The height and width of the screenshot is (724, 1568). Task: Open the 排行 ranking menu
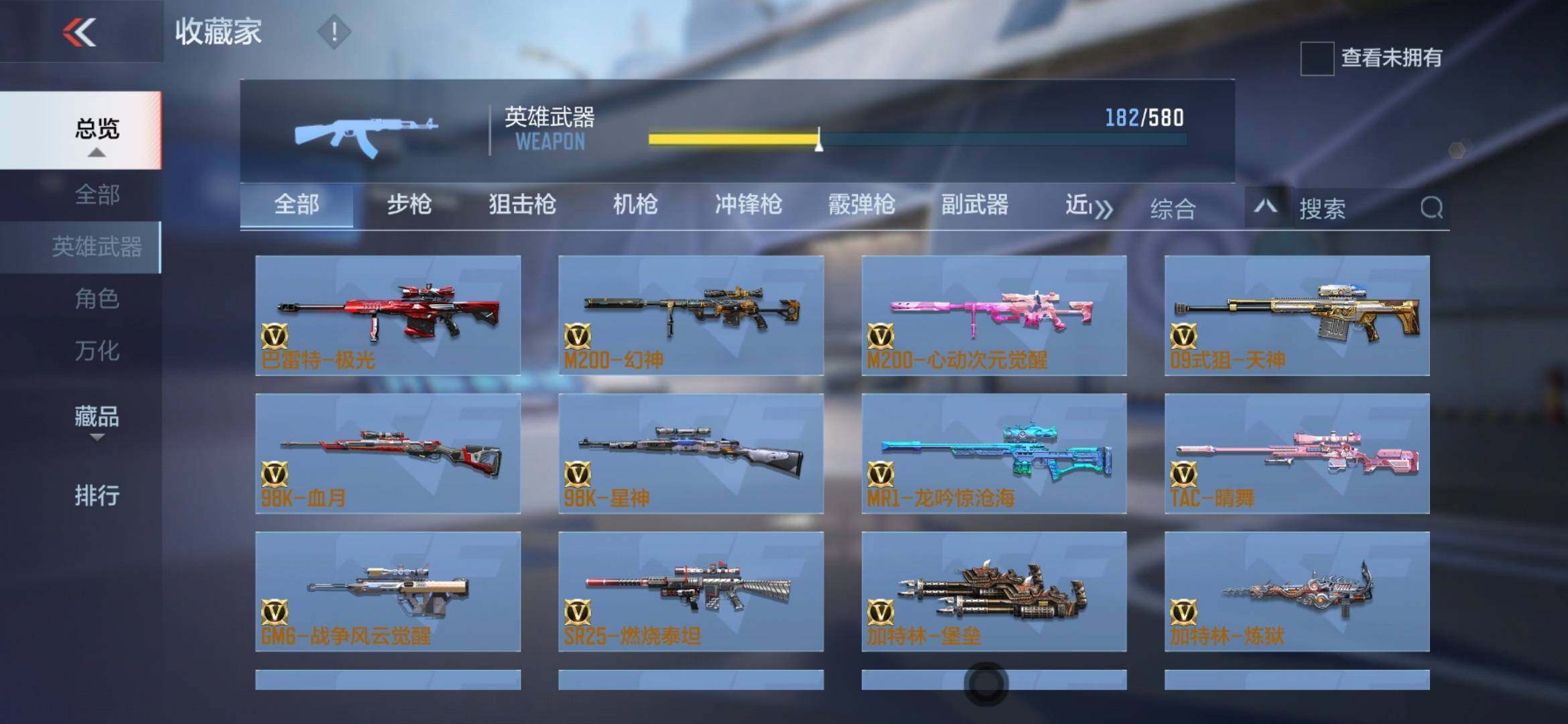coord(97,496)
